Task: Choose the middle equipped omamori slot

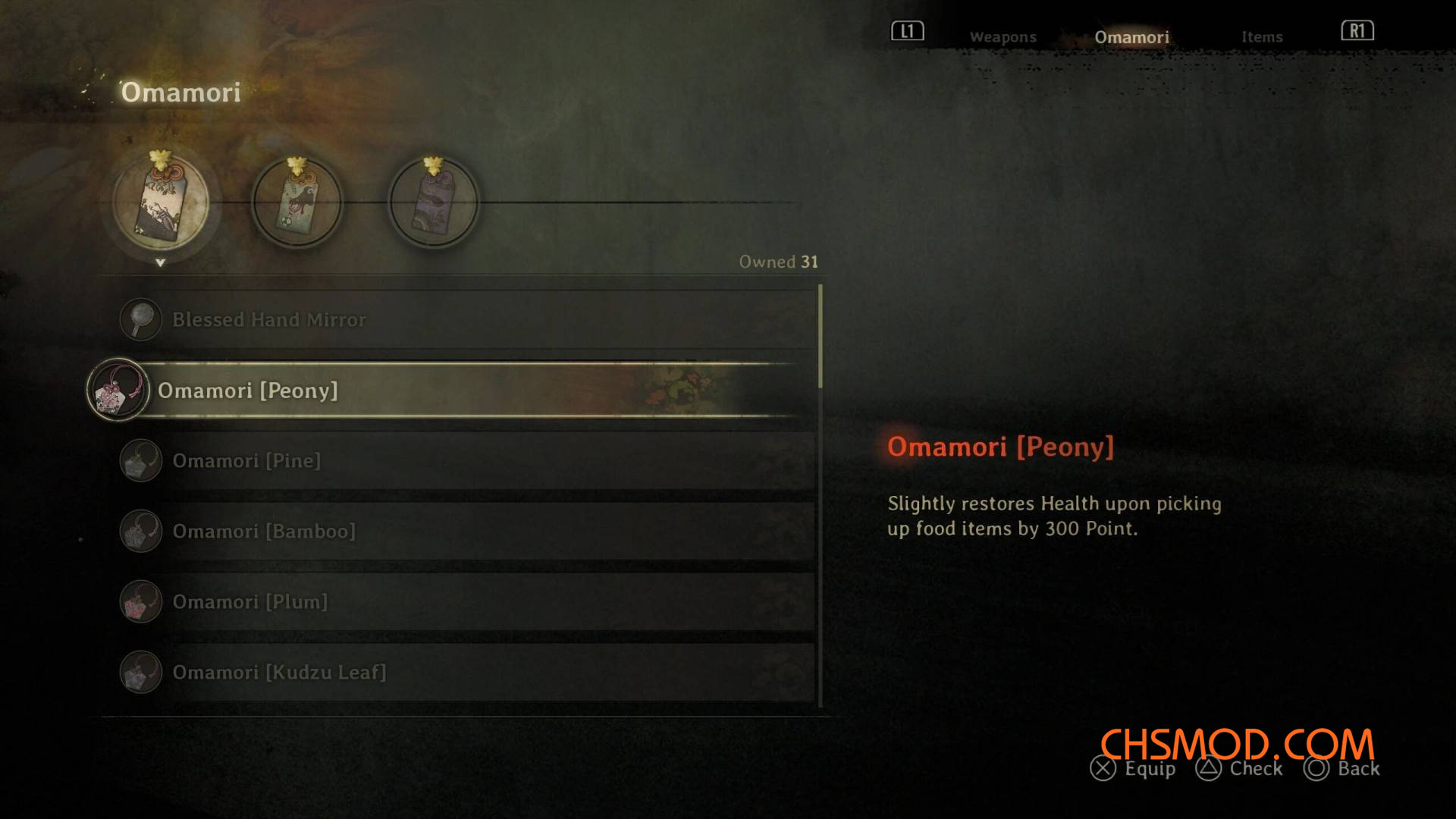Action: [x=297, y=202]
